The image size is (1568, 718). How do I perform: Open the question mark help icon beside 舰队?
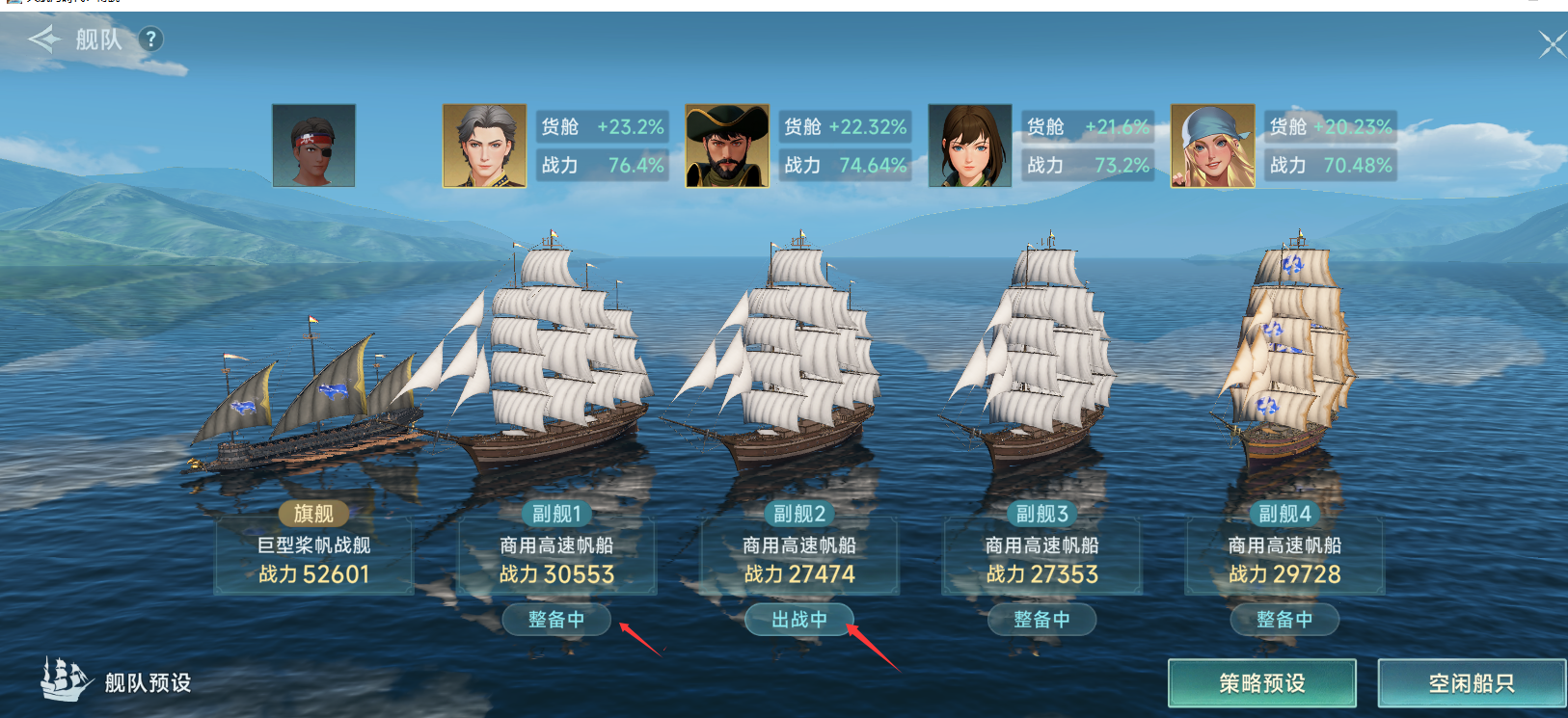pos(149,40)
